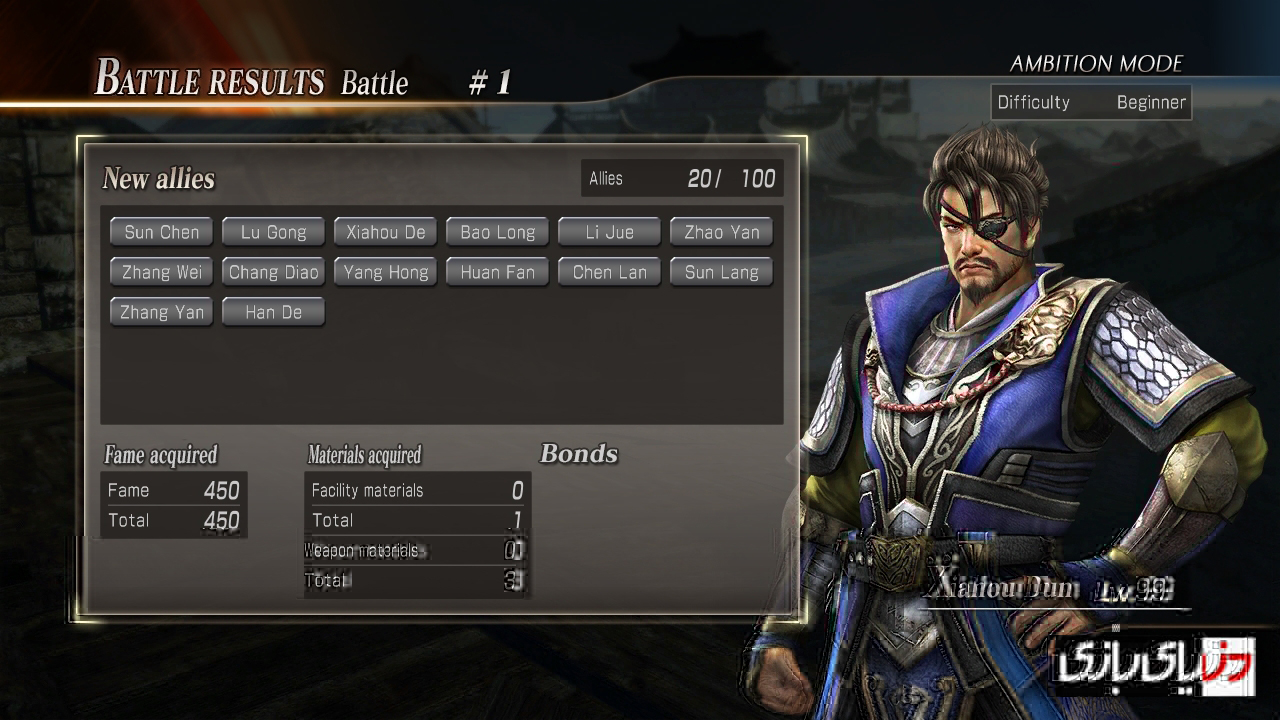Viewport: 1280px width, 720px height.
Task: Select the Sun Lang ally tile
Action: pyautogui.click(x=721, y=272)
